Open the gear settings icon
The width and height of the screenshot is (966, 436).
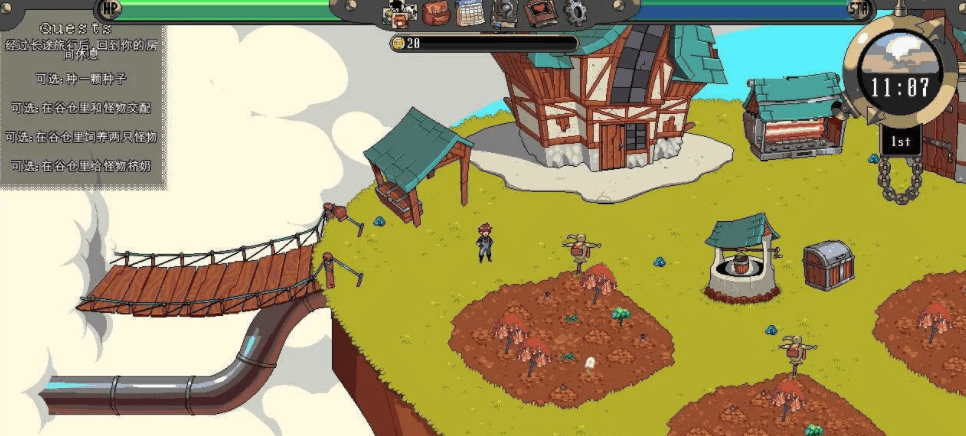pos(575,13)
